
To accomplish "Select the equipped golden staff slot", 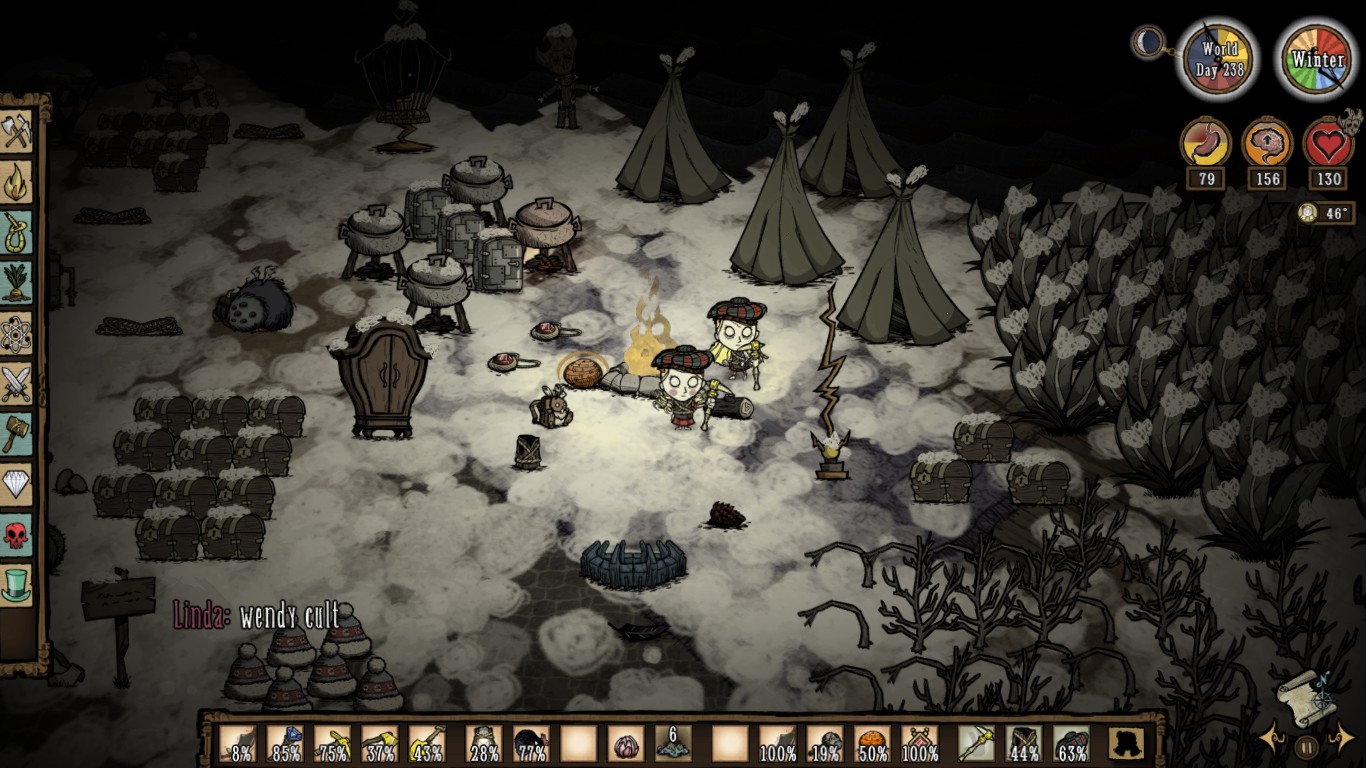I will click(x=975, y=744).
